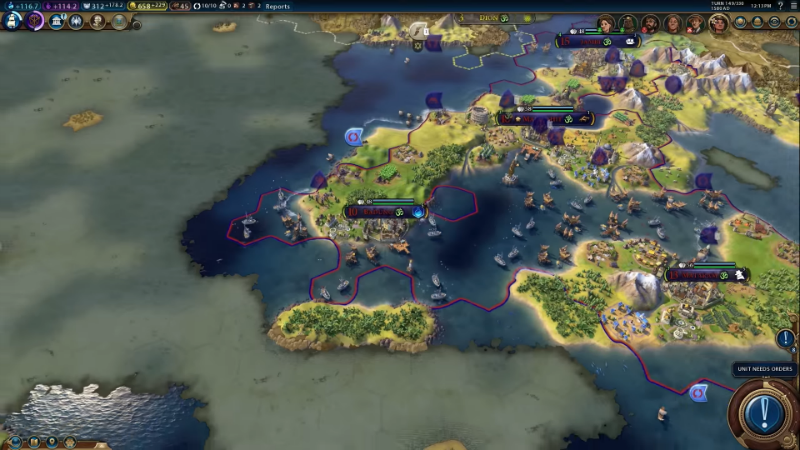
Task: Open the Reports screen
Action: click(277, 6)
